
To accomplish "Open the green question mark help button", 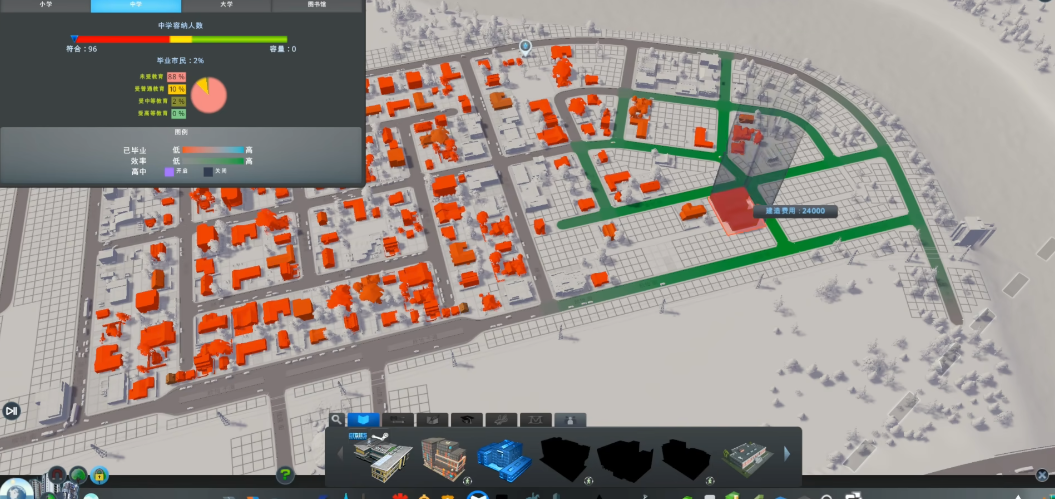I will click(286, 475).
